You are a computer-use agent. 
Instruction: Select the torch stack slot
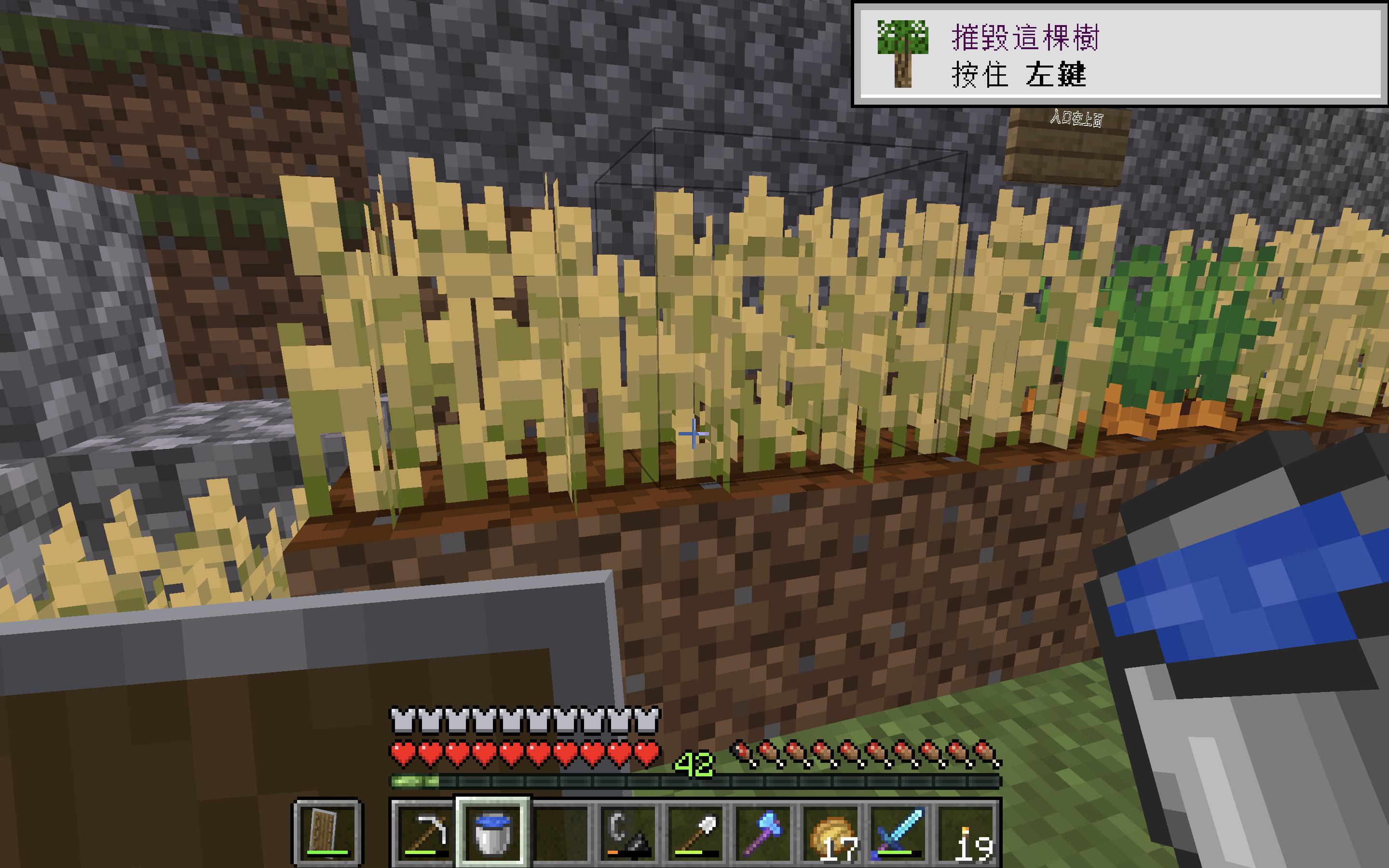966,832
